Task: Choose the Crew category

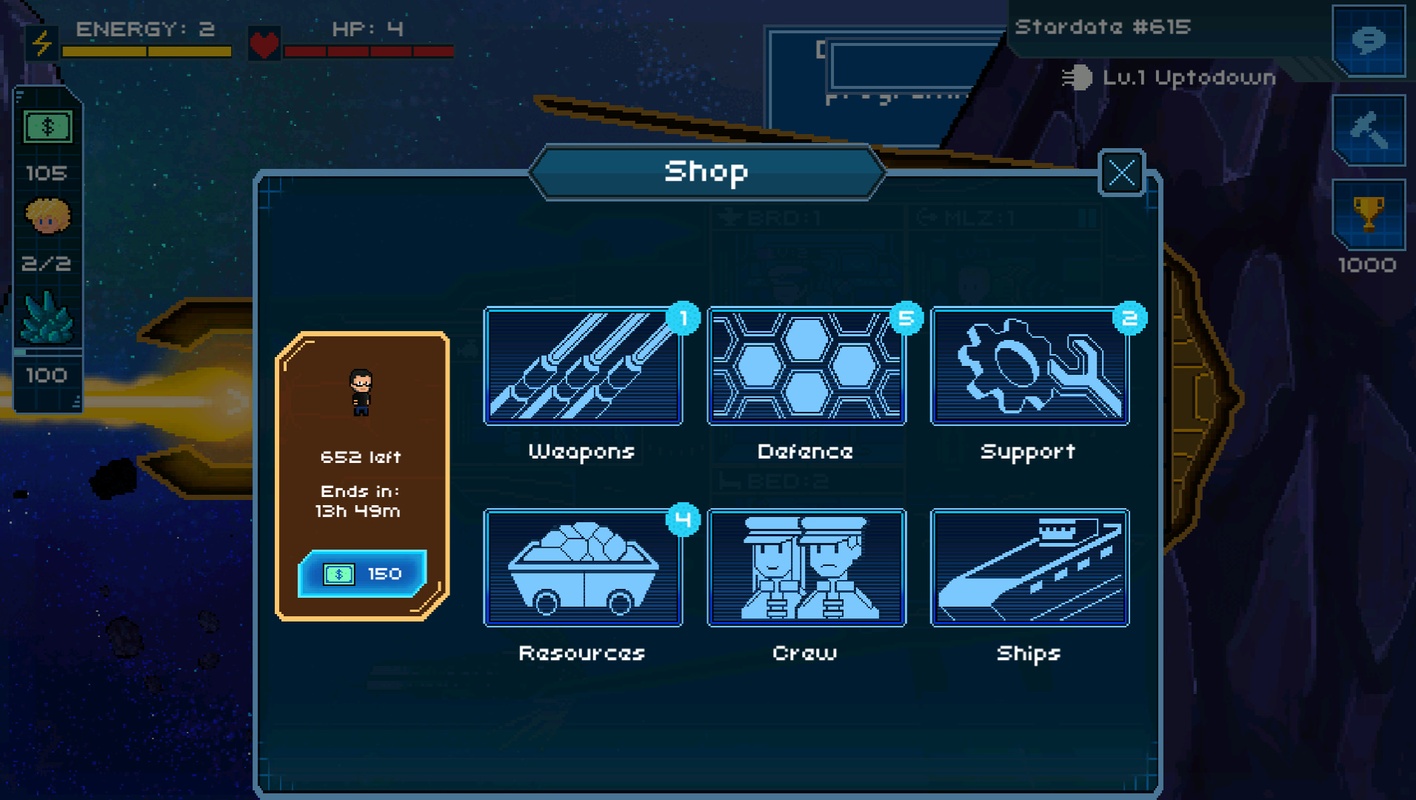Action: click(806, 568)
